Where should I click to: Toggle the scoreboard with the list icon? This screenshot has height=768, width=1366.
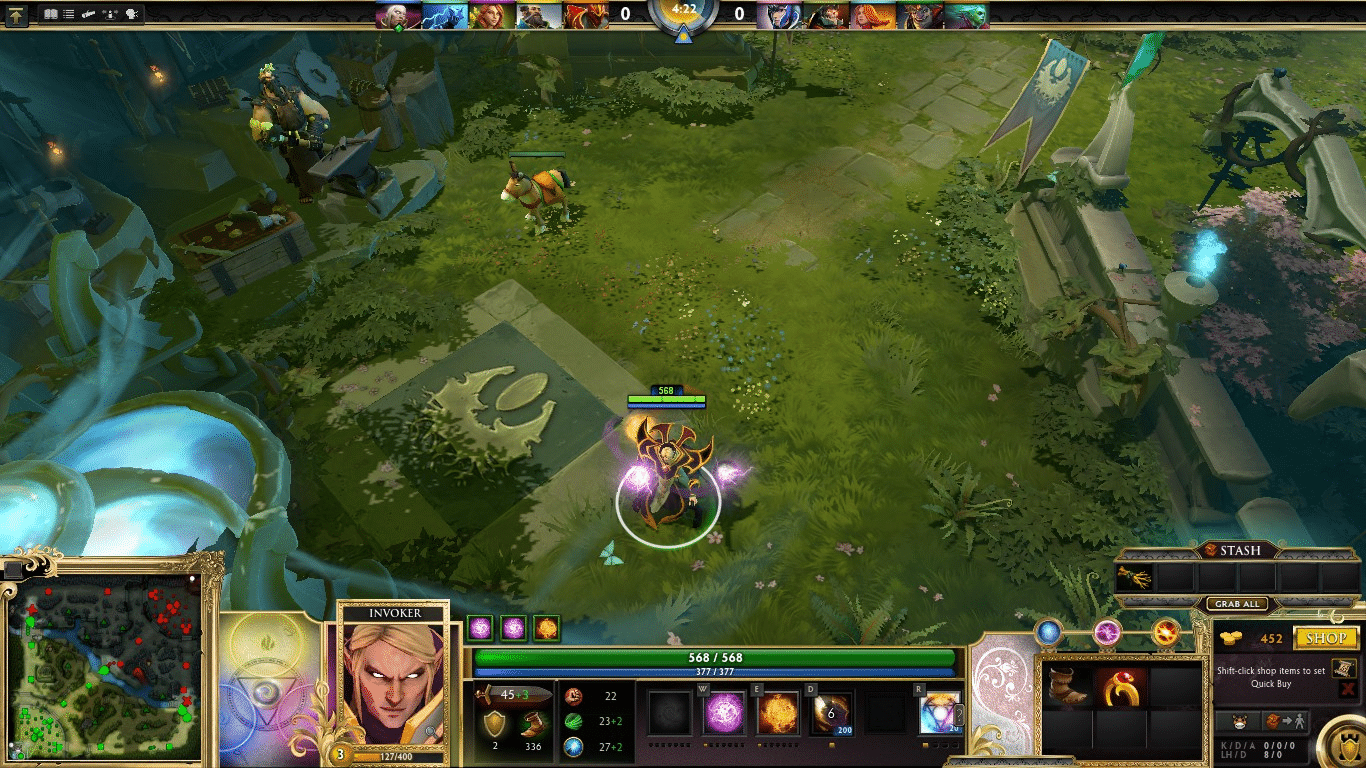pos(67,13)
